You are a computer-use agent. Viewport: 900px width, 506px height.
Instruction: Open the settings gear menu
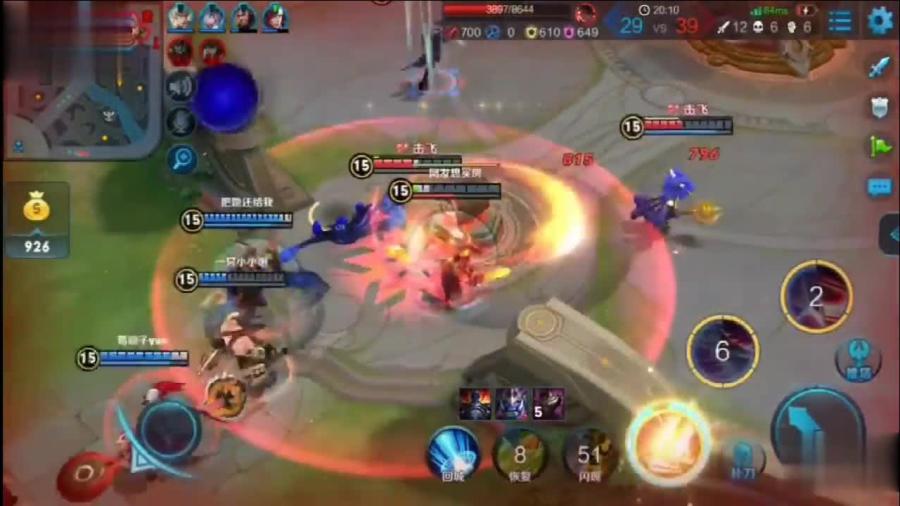[879, 21]
